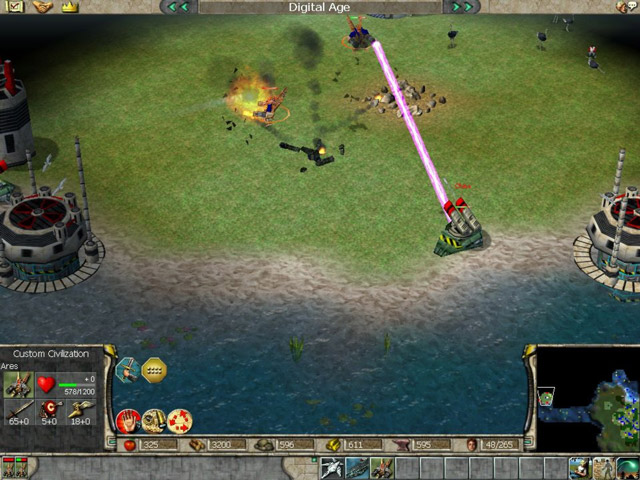
Task: Open the messages envelope icon
Action: tap(14, 7)
